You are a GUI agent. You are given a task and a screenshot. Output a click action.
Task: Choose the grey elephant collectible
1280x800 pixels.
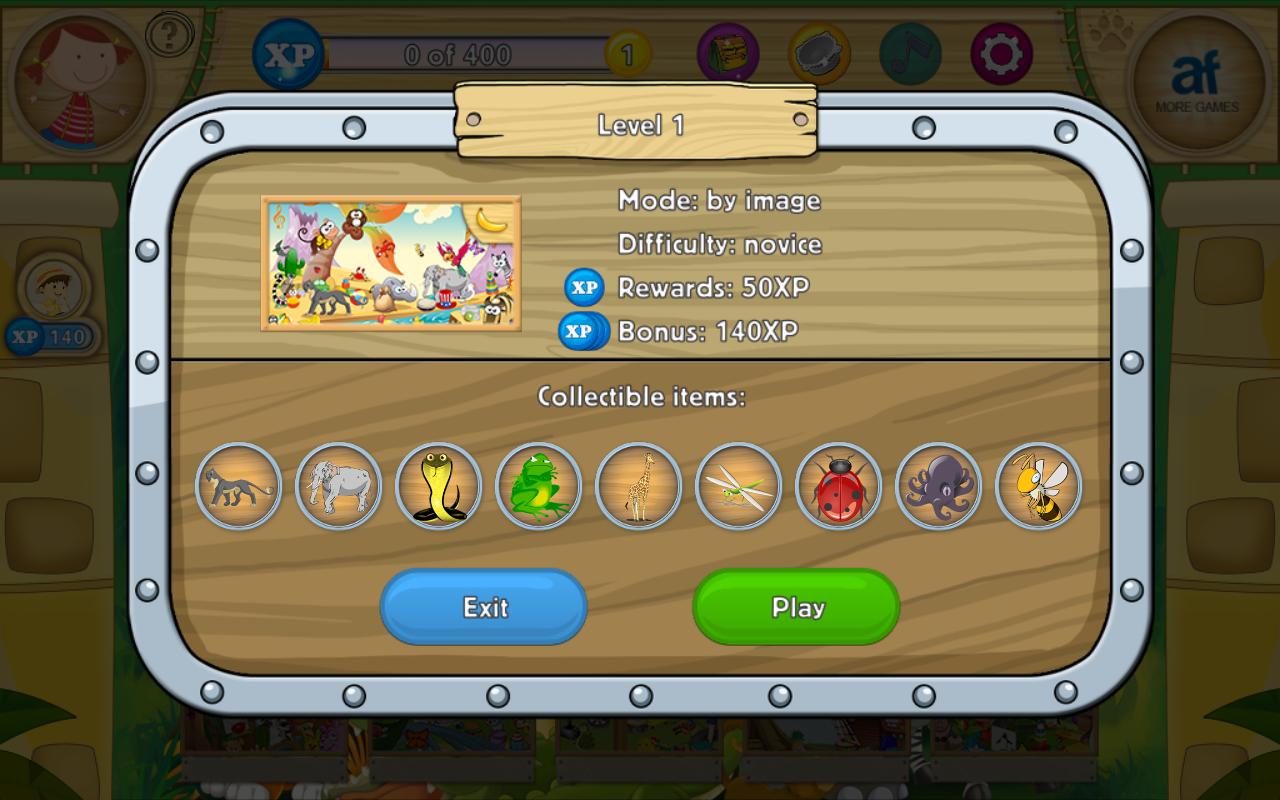pyautogui.click(x=338, y=486)
